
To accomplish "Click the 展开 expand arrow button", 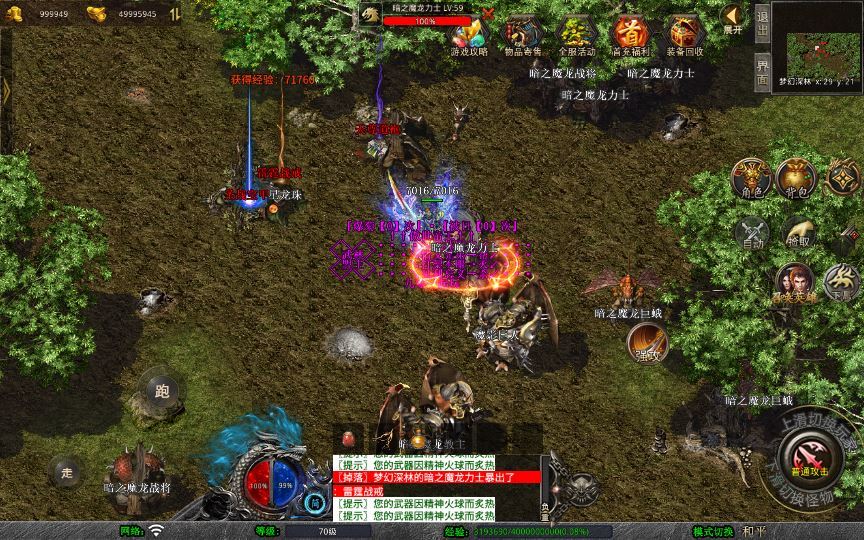I will tap(733, 18).
